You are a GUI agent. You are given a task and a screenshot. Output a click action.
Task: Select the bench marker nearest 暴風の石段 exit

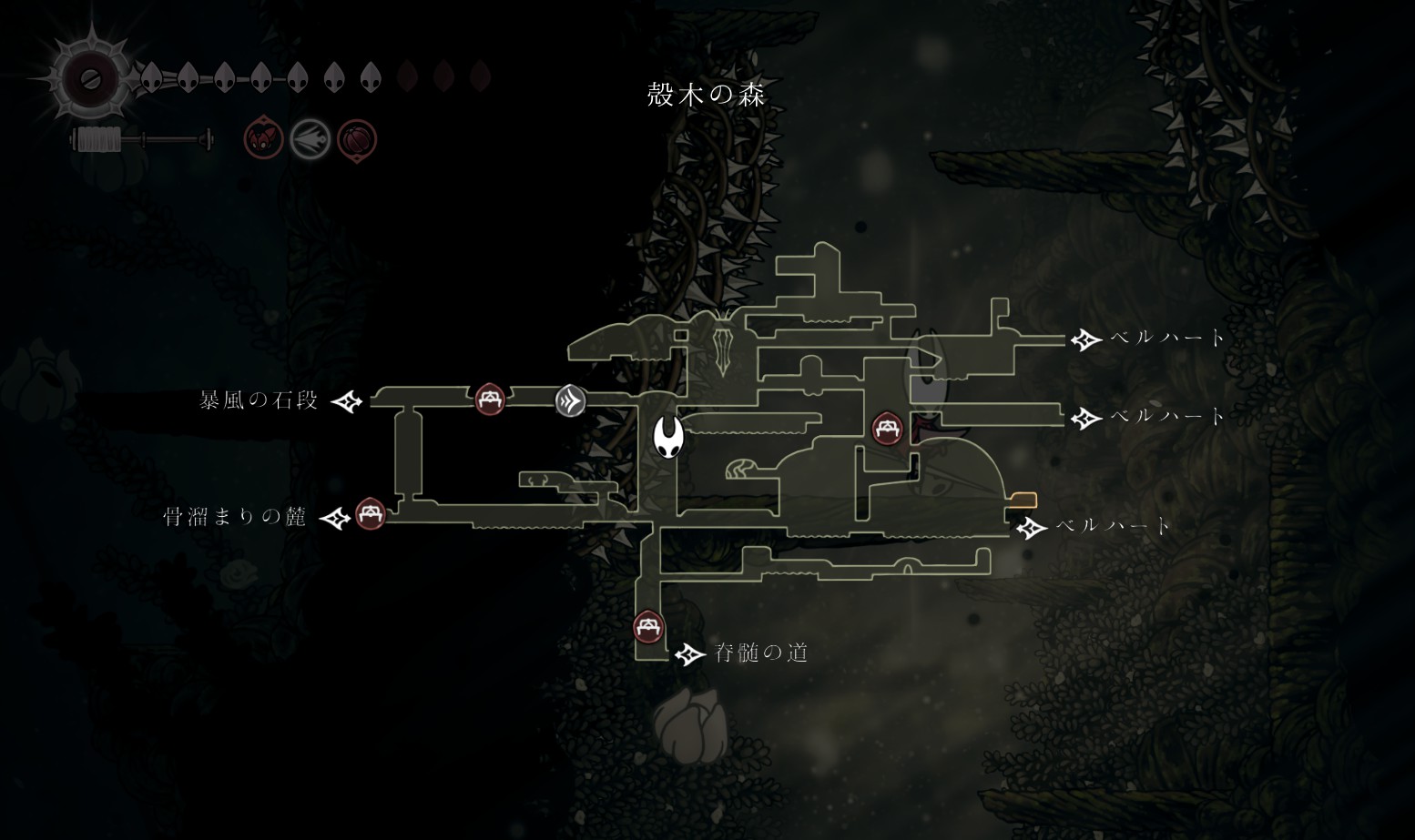click(490, 399)
